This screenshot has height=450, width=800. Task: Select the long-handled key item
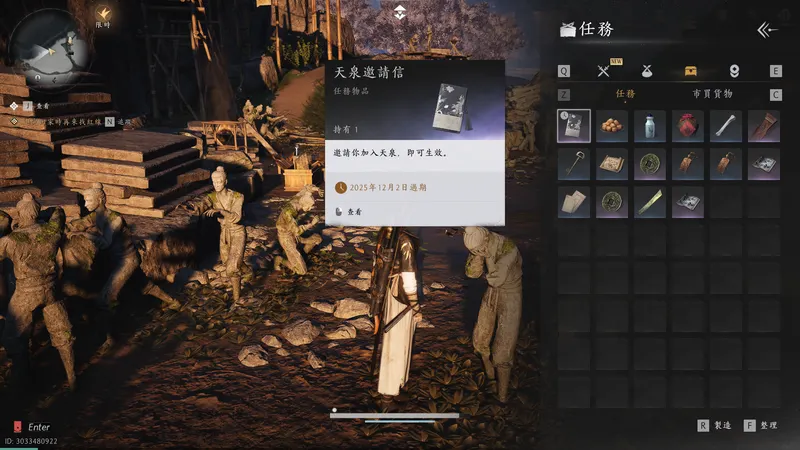tap(573, 164)
